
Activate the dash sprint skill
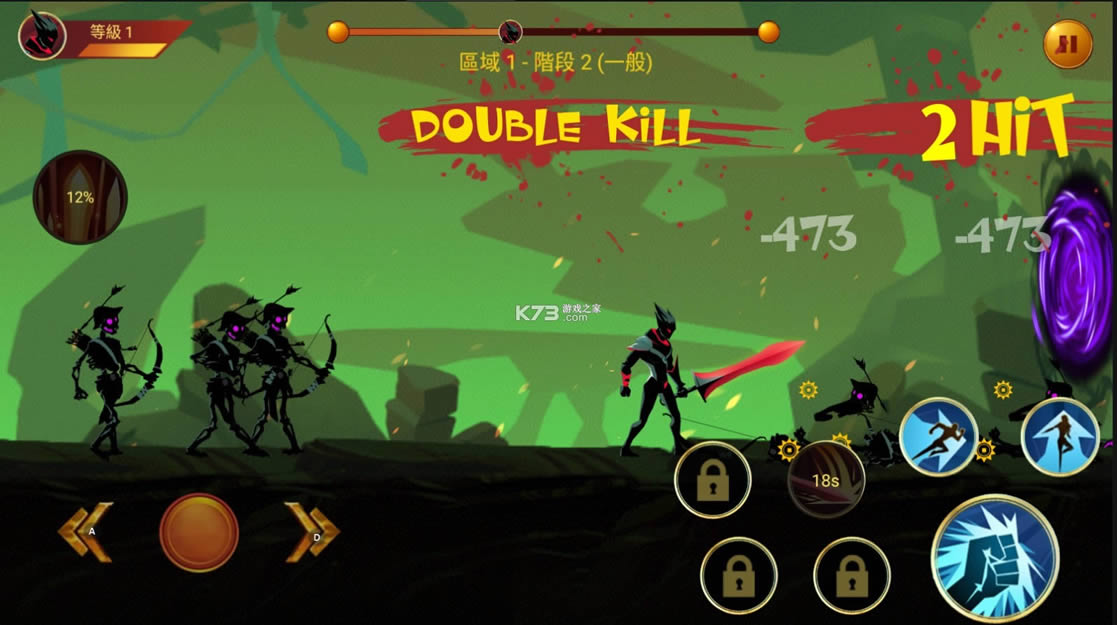[937, 436]
